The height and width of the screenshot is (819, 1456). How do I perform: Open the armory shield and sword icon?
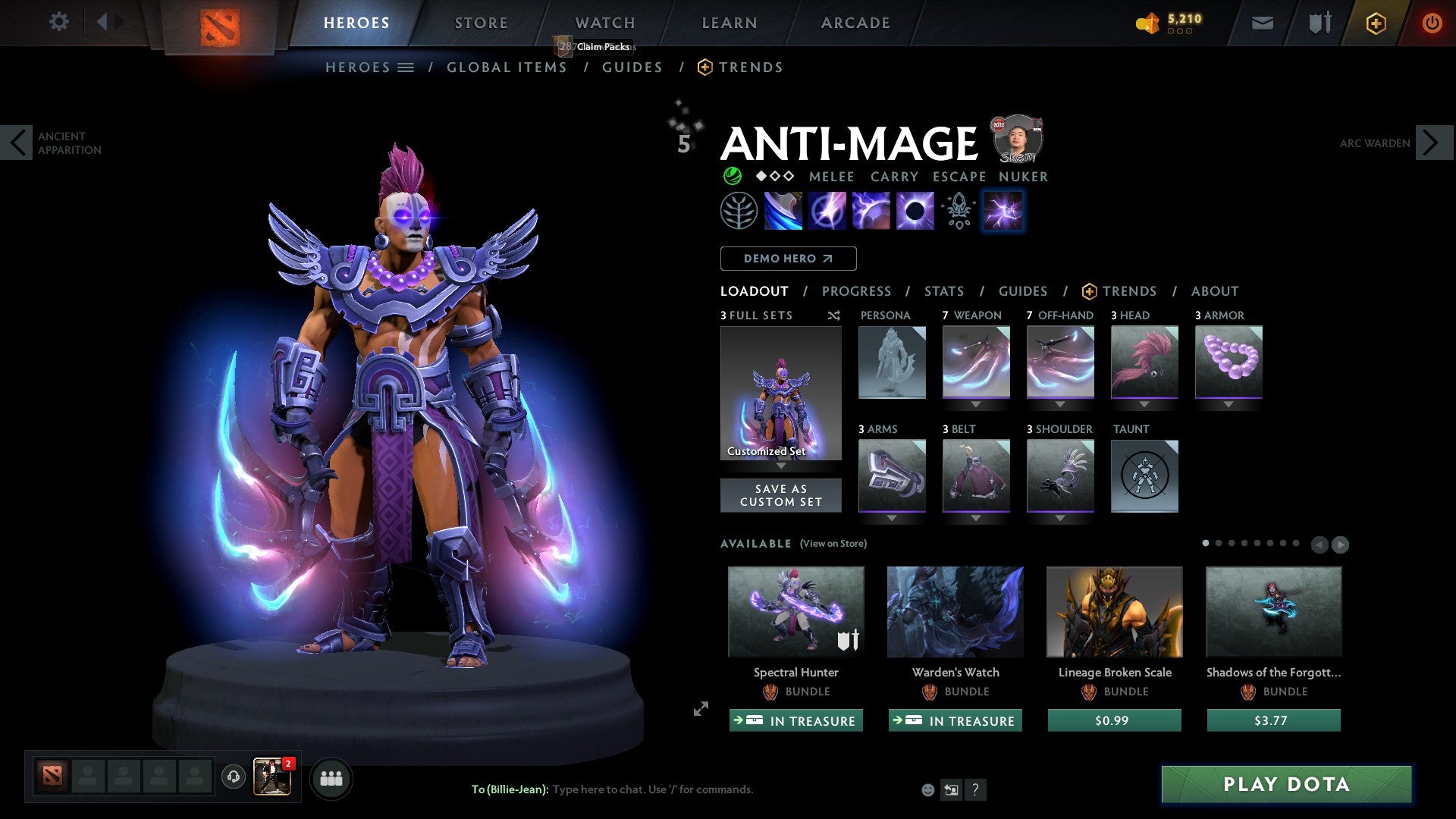[x=1318, y=23]
